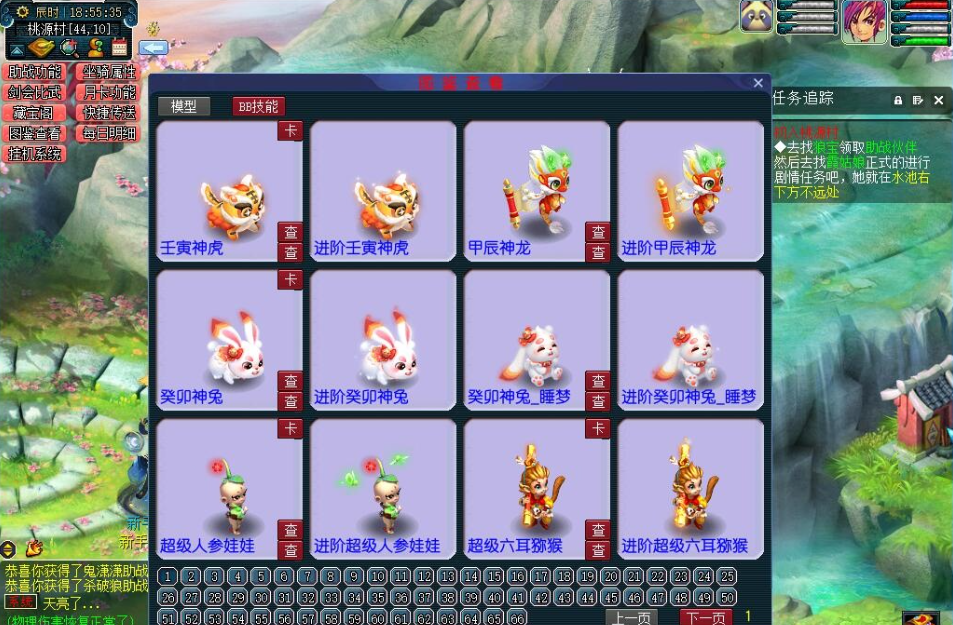The width and height of the screenshot is (953, 625).
Task: Jump to page number 25
Action: click(727, 576)
